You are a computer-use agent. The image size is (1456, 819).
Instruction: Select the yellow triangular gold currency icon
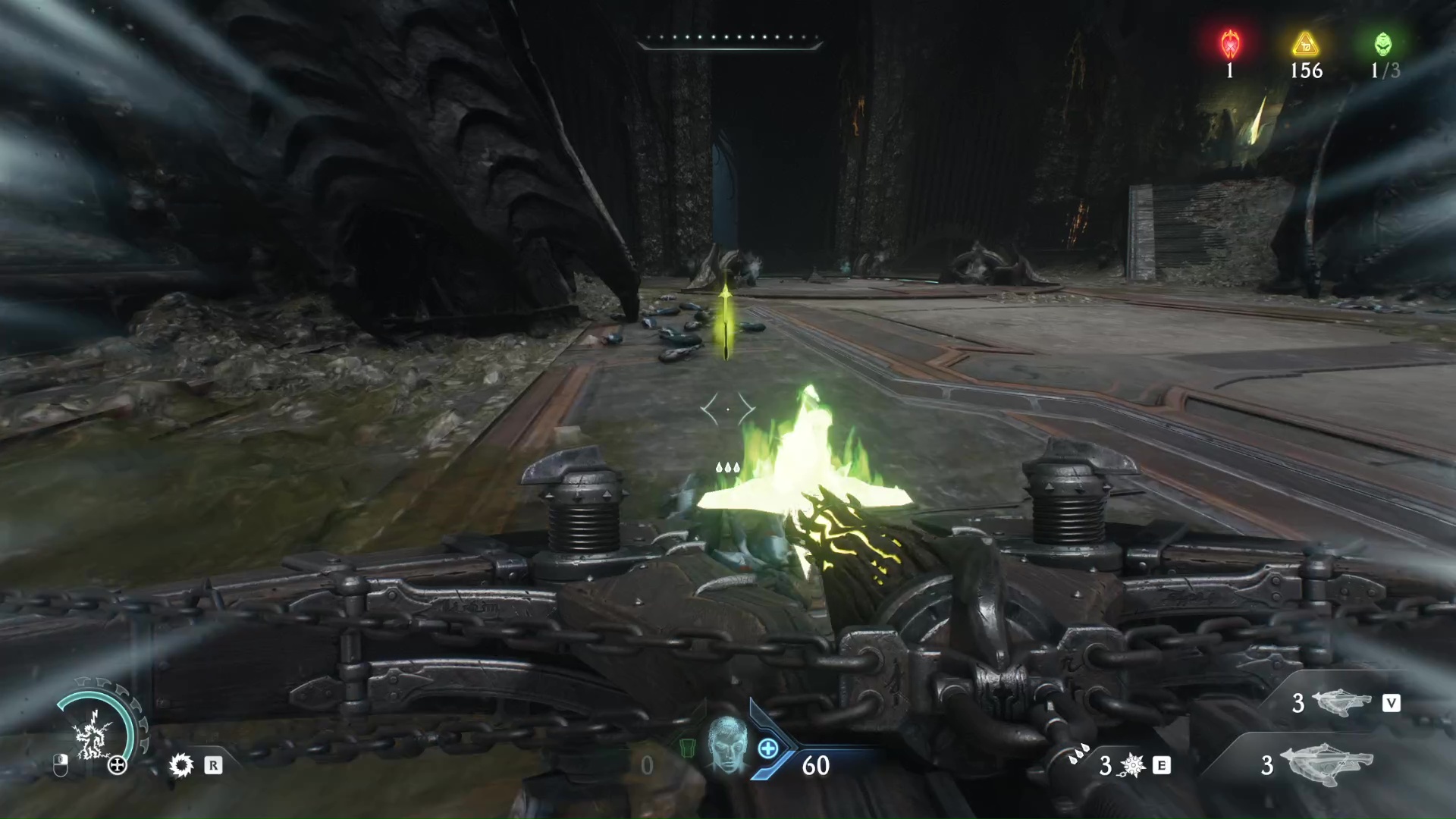pos(1306,44)
